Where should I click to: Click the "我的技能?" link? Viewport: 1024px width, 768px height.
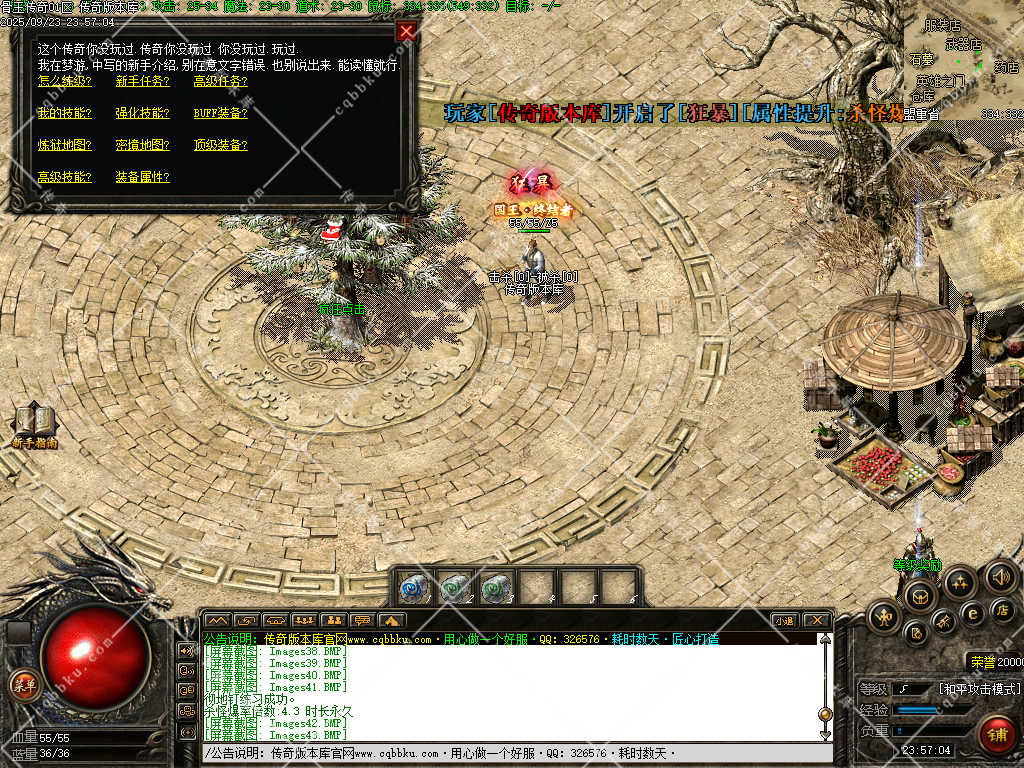pyautogui.click(x=64, y=113)
